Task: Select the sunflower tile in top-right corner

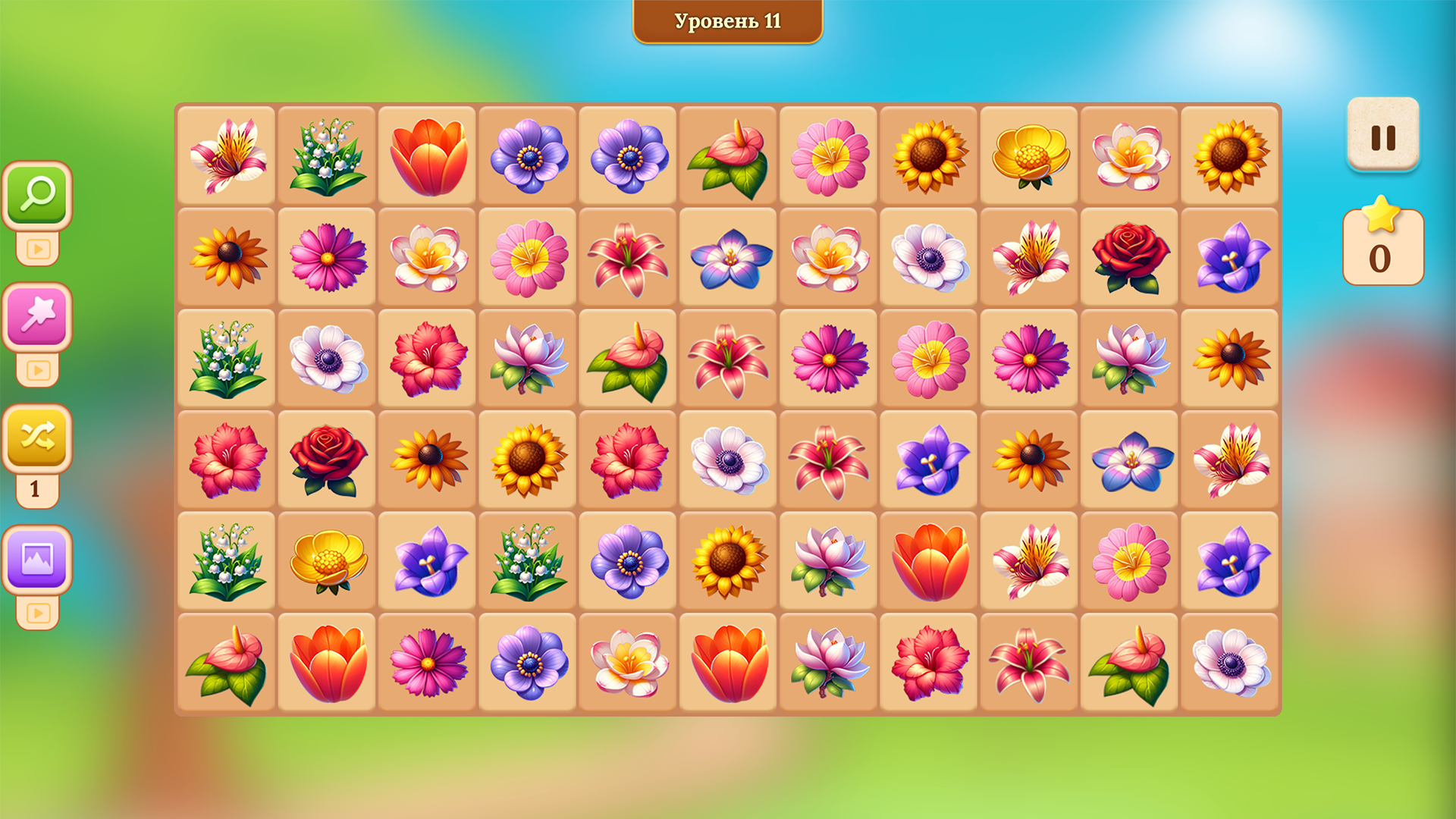Action: click(x=1228, y=155)
